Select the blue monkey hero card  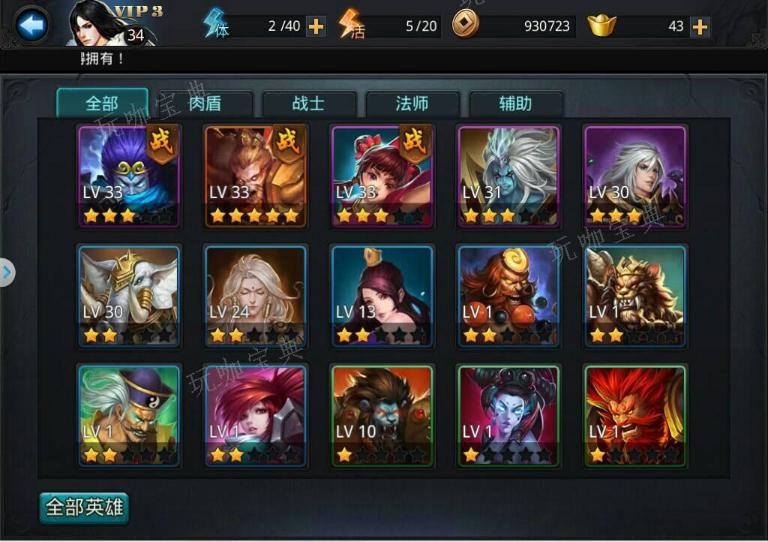click(x=129, y=176)
